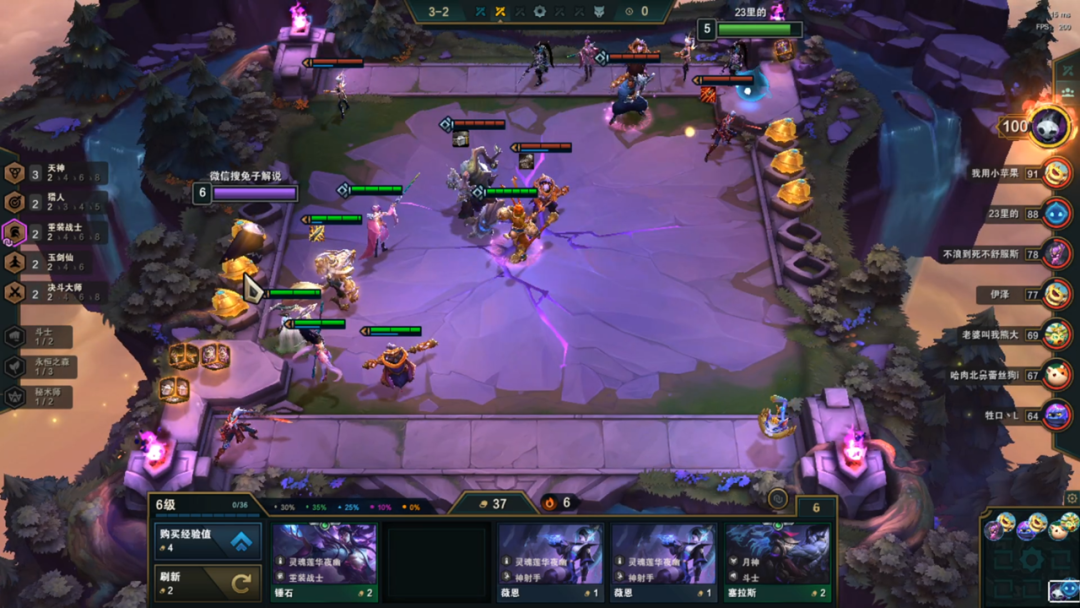Viewport: 1080px width, 608px height.
Task: Click the 100 health own-player portrait
Action: pos(1050,127)
